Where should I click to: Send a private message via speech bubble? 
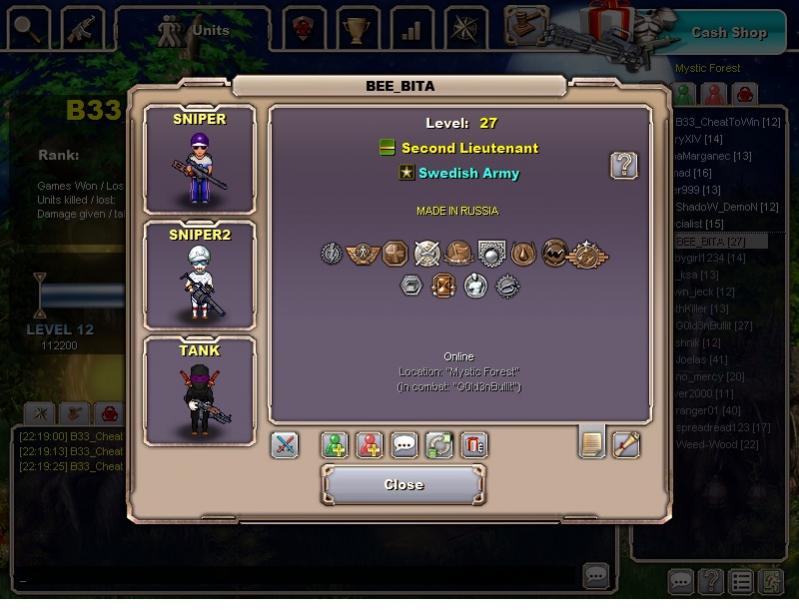click(404, 445)
